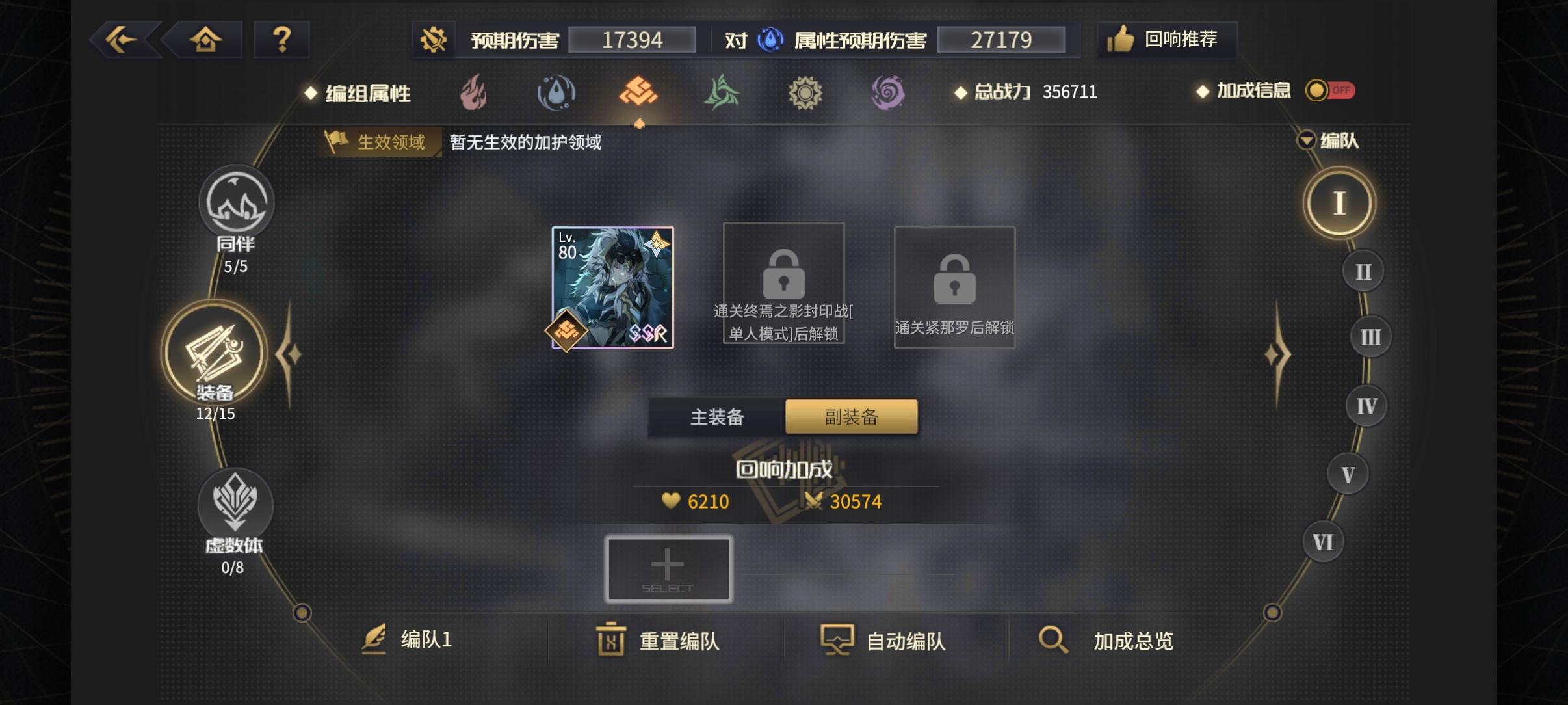1568x705 pixels.
Task: Switch team slot to II
Action: tap(1363, 271)
